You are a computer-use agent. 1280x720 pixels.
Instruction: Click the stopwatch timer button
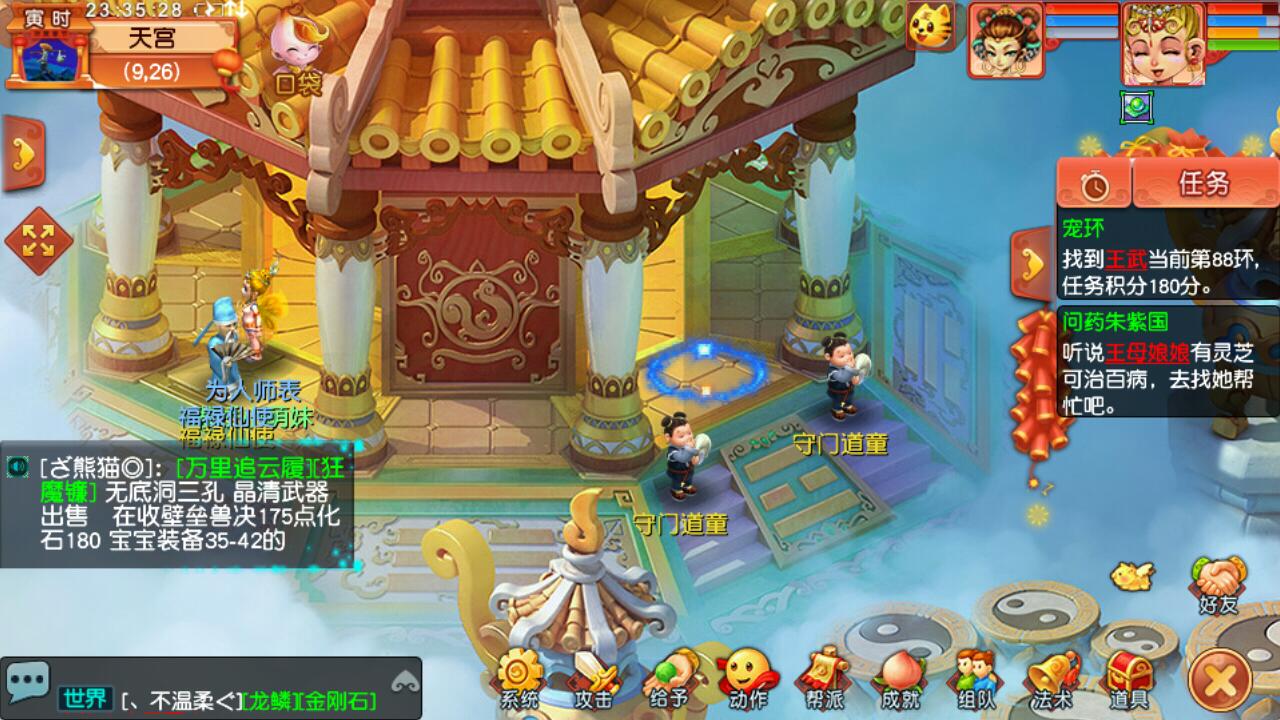[x=1095, y=185]
